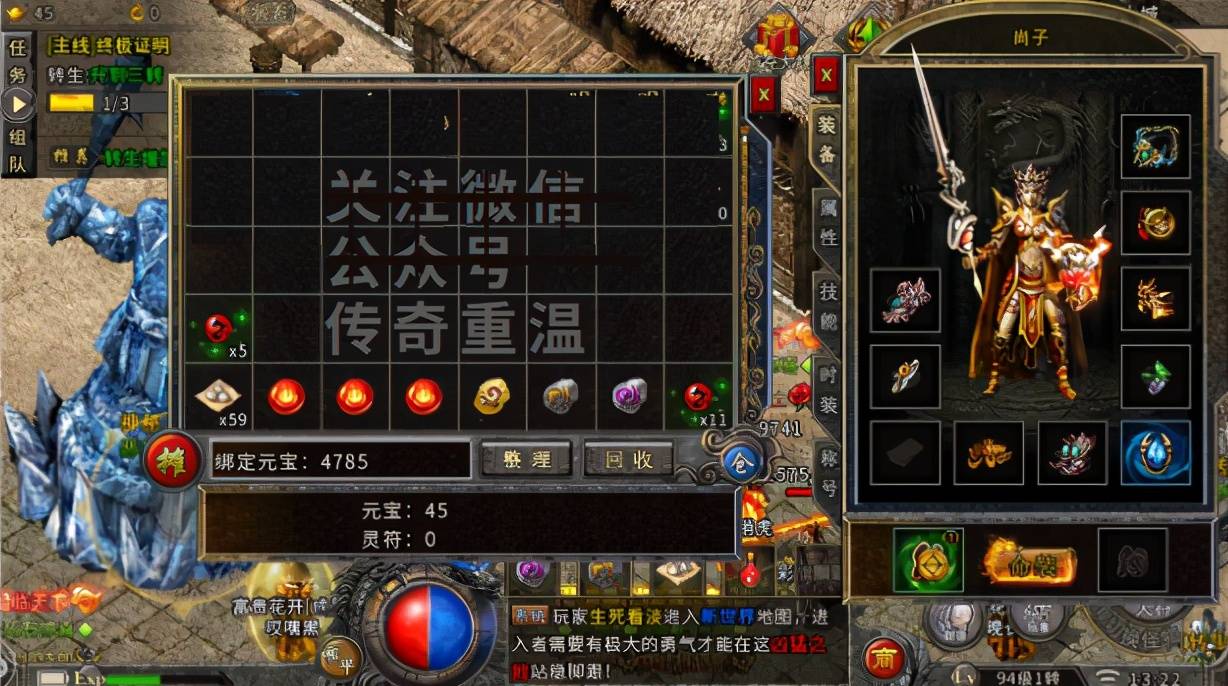Viewport: 1228px width, 686px height.
Task: Open the red 商 shop button
Action: pyautogui.click(x=883, y=657)
